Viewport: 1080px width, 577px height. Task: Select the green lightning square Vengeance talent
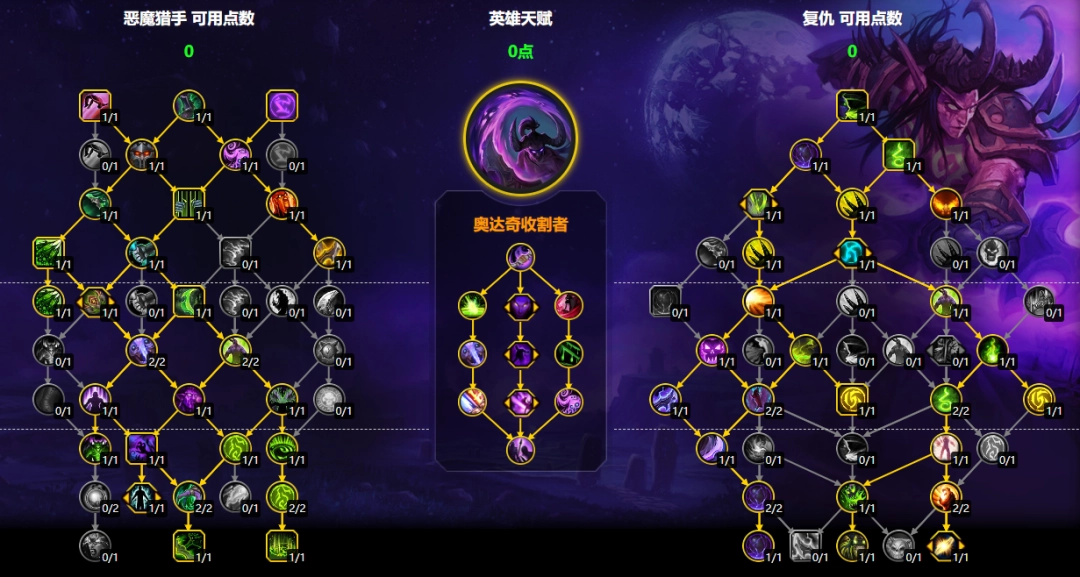[x=897, y=154]
